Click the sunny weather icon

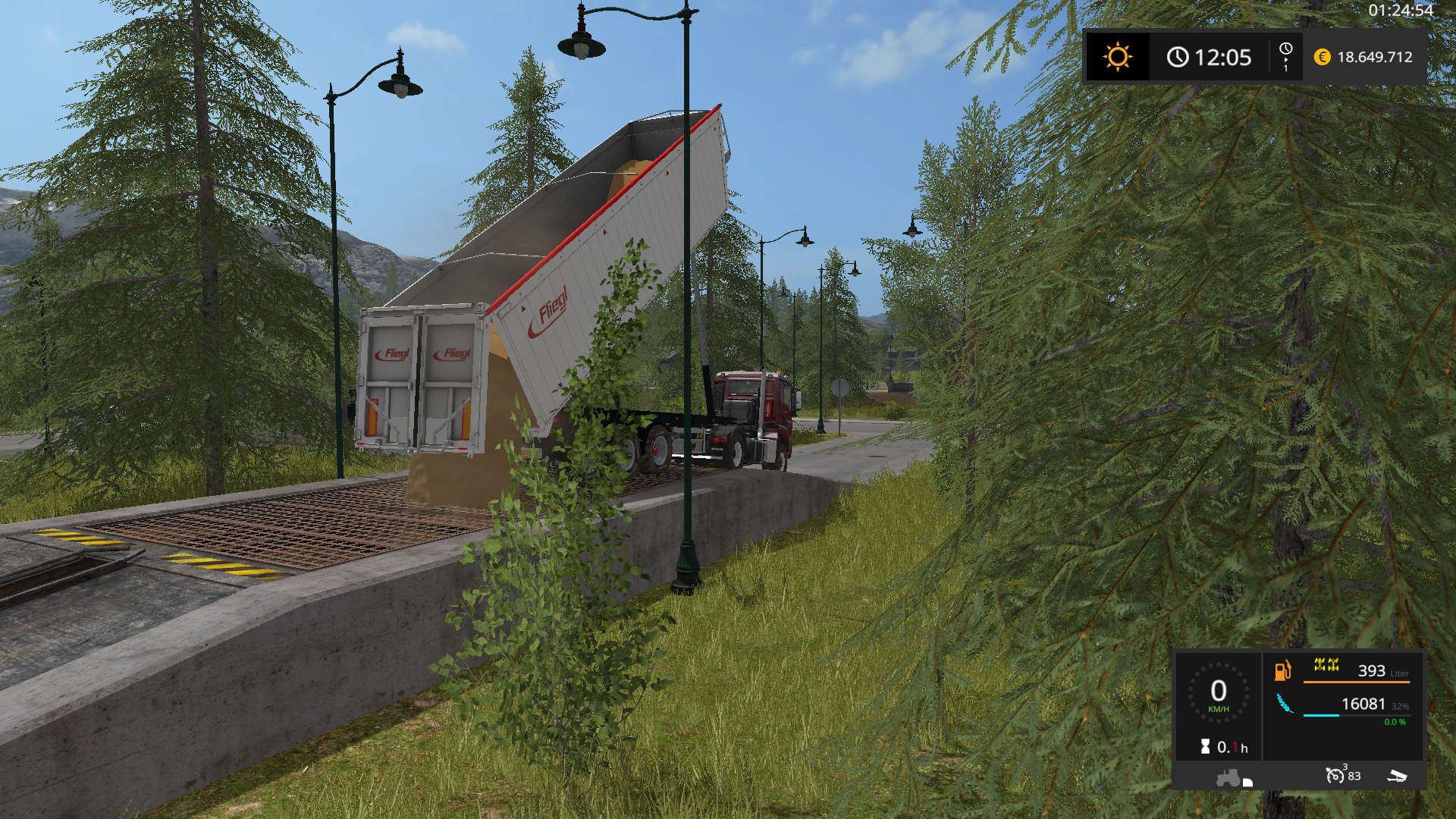1117,58
